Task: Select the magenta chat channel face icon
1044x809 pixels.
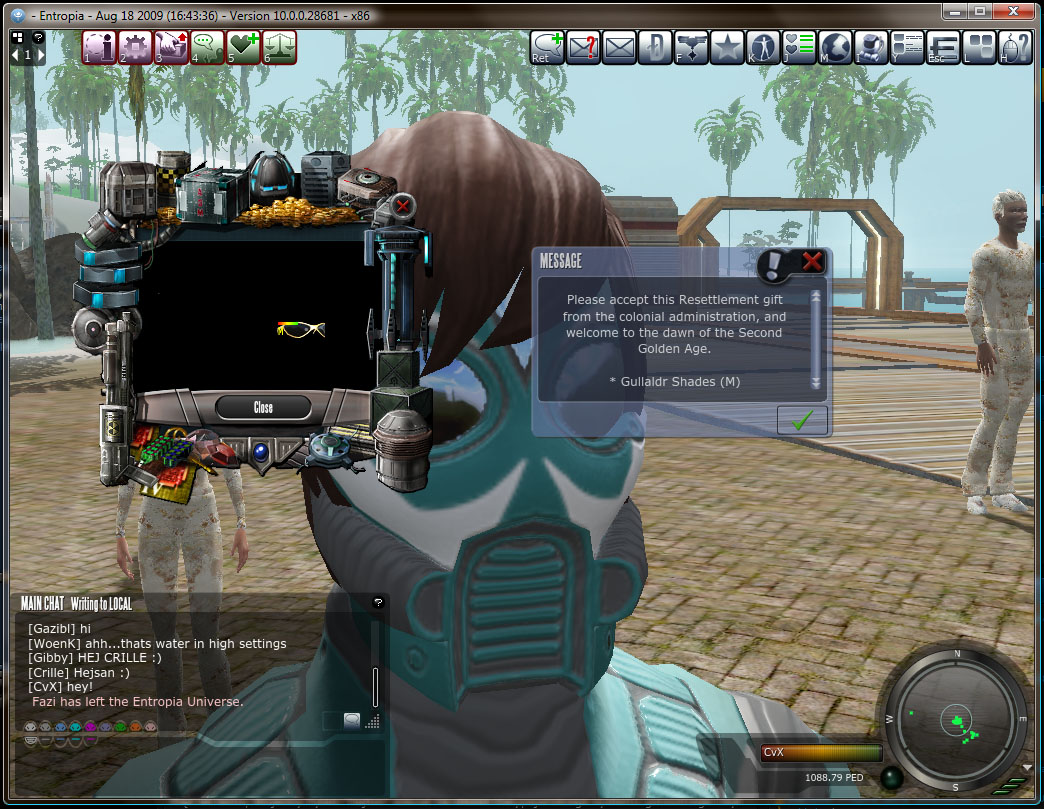Action: [x=90, y=727]
